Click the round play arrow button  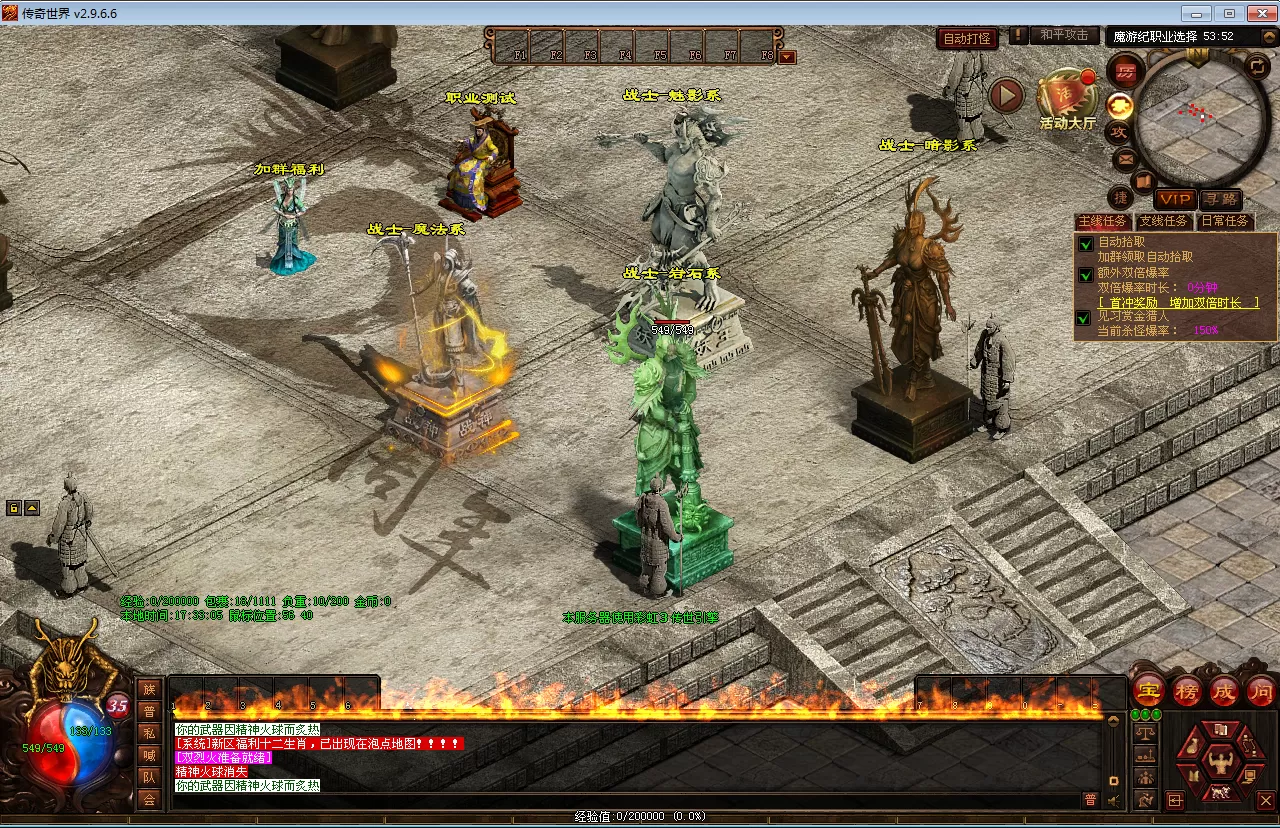tap(1007, 96)
